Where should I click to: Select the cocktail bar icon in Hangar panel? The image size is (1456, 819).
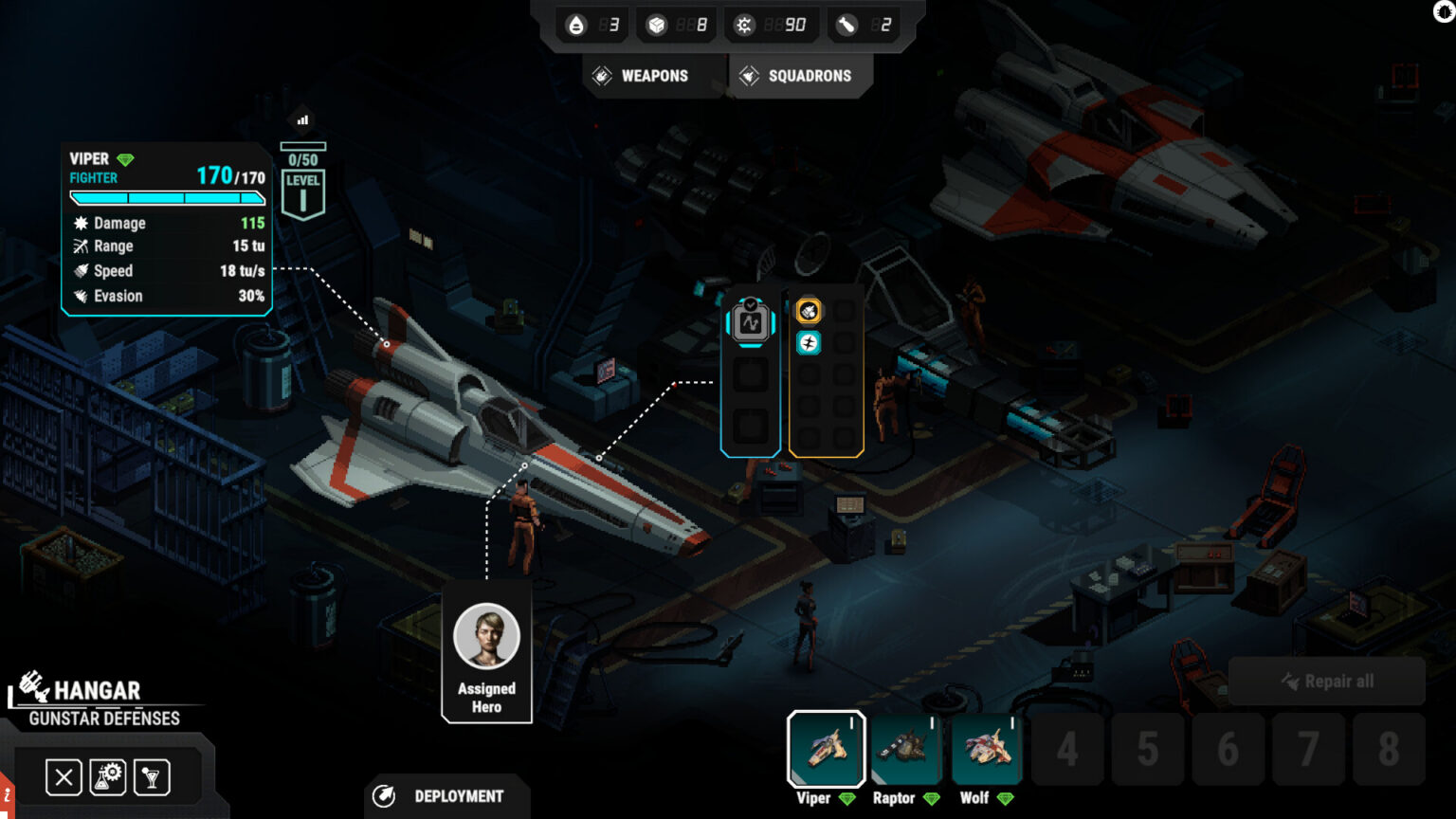coord(152,776)
